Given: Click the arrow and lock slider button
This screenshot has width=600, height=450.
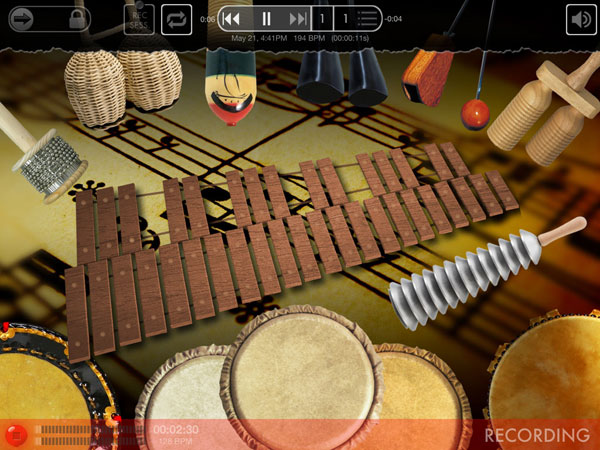Looking at the screenshot, I should pos(46,18).
